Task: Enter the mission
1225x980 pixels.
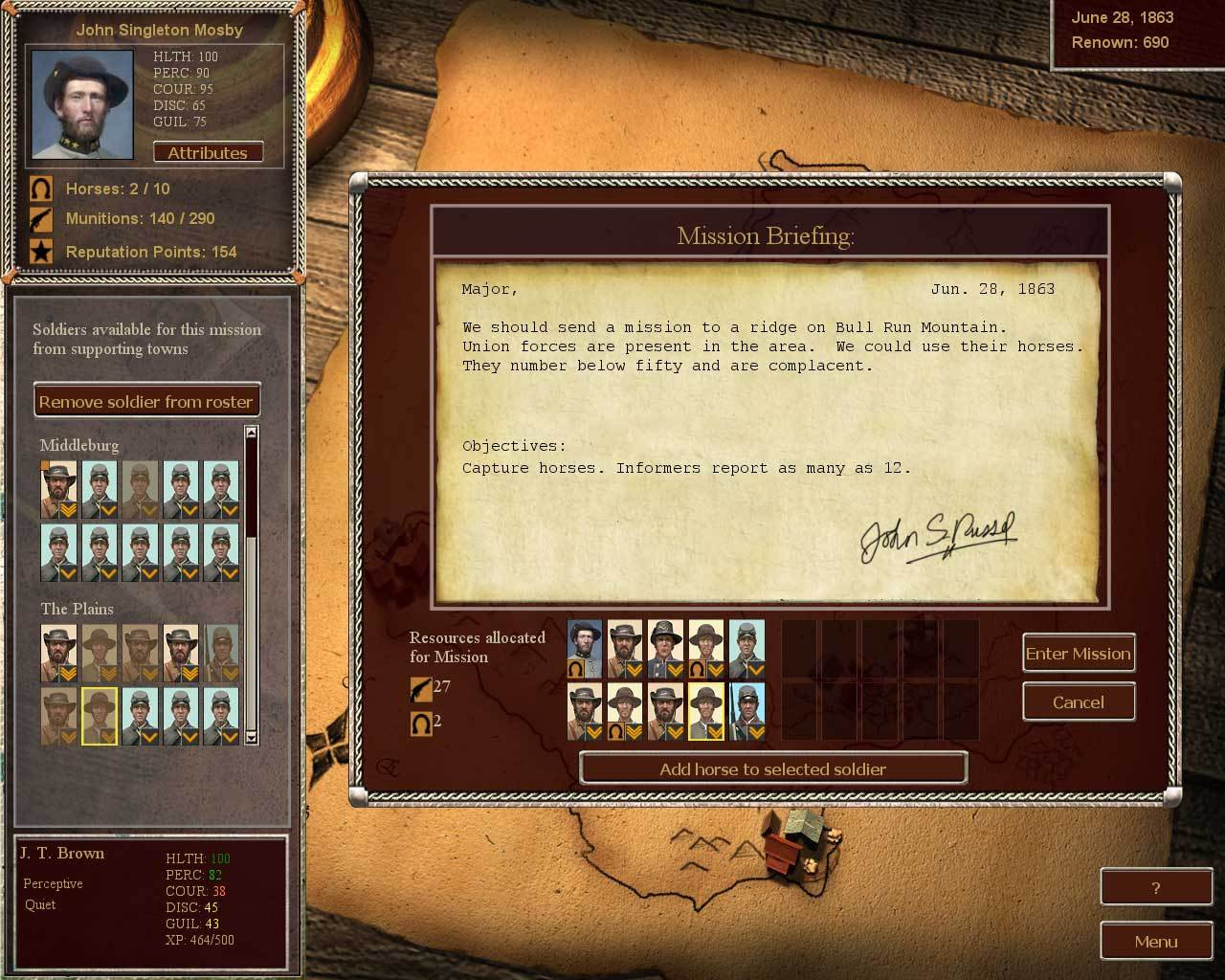Action: [x=1079, y=654]
